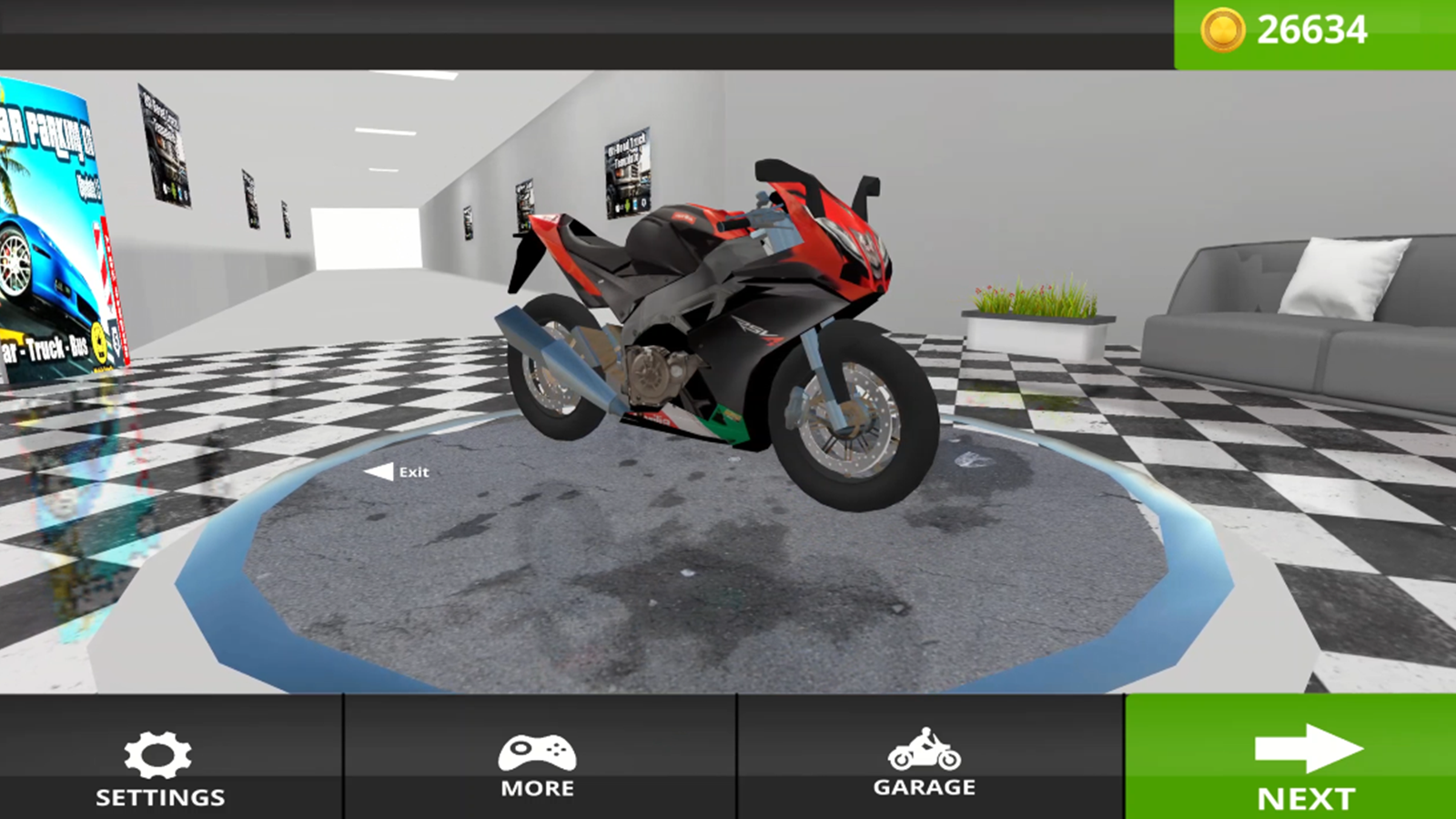Tap the truck poster on the right wall
The height and width of the screenshot is (819, 1456).
(628, 173)
